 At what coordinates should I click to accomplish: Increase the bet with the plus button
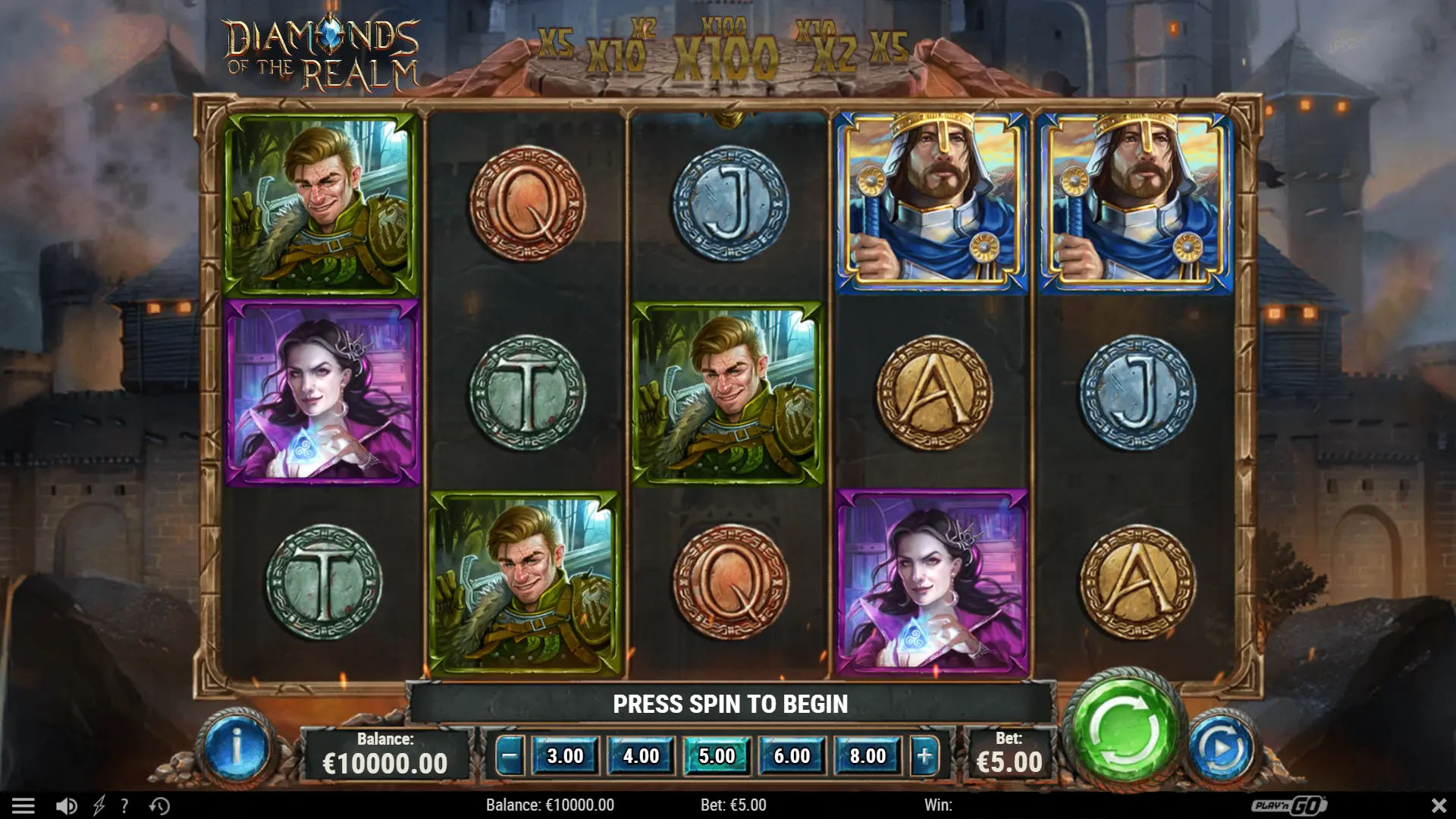[x=924, y=756]
